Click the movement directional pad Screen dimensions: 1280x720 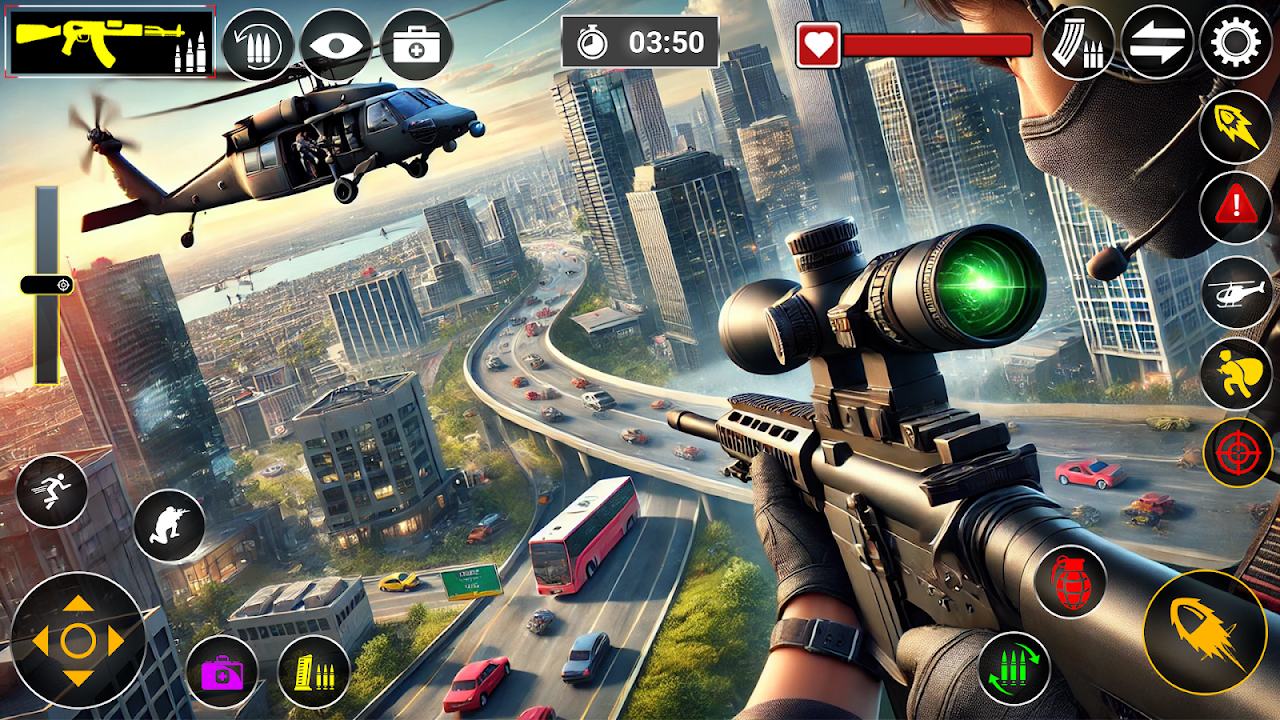tap(78, 640)
